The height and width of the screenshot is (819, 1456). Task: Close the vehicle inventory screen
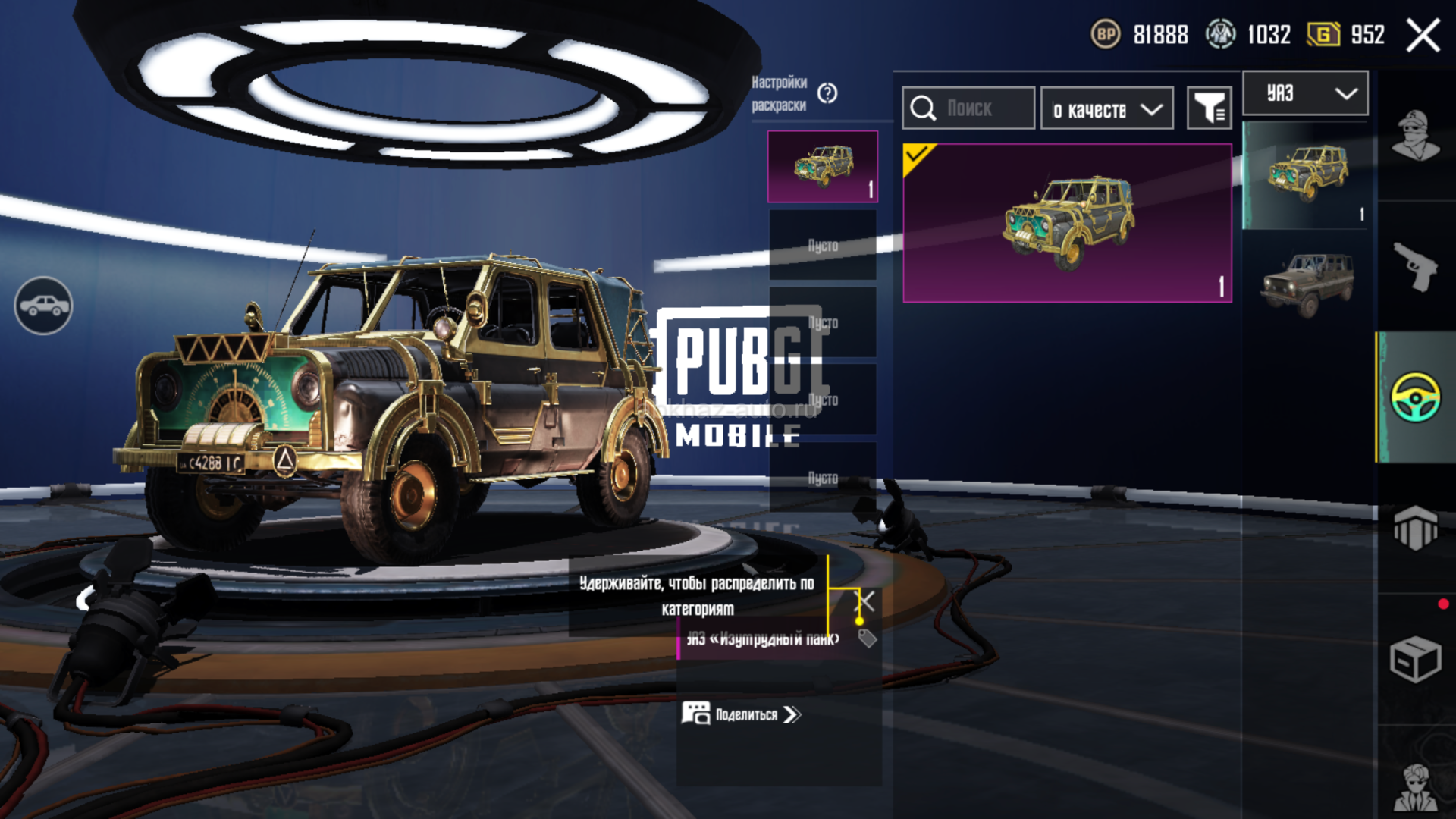coord(1423,36)
